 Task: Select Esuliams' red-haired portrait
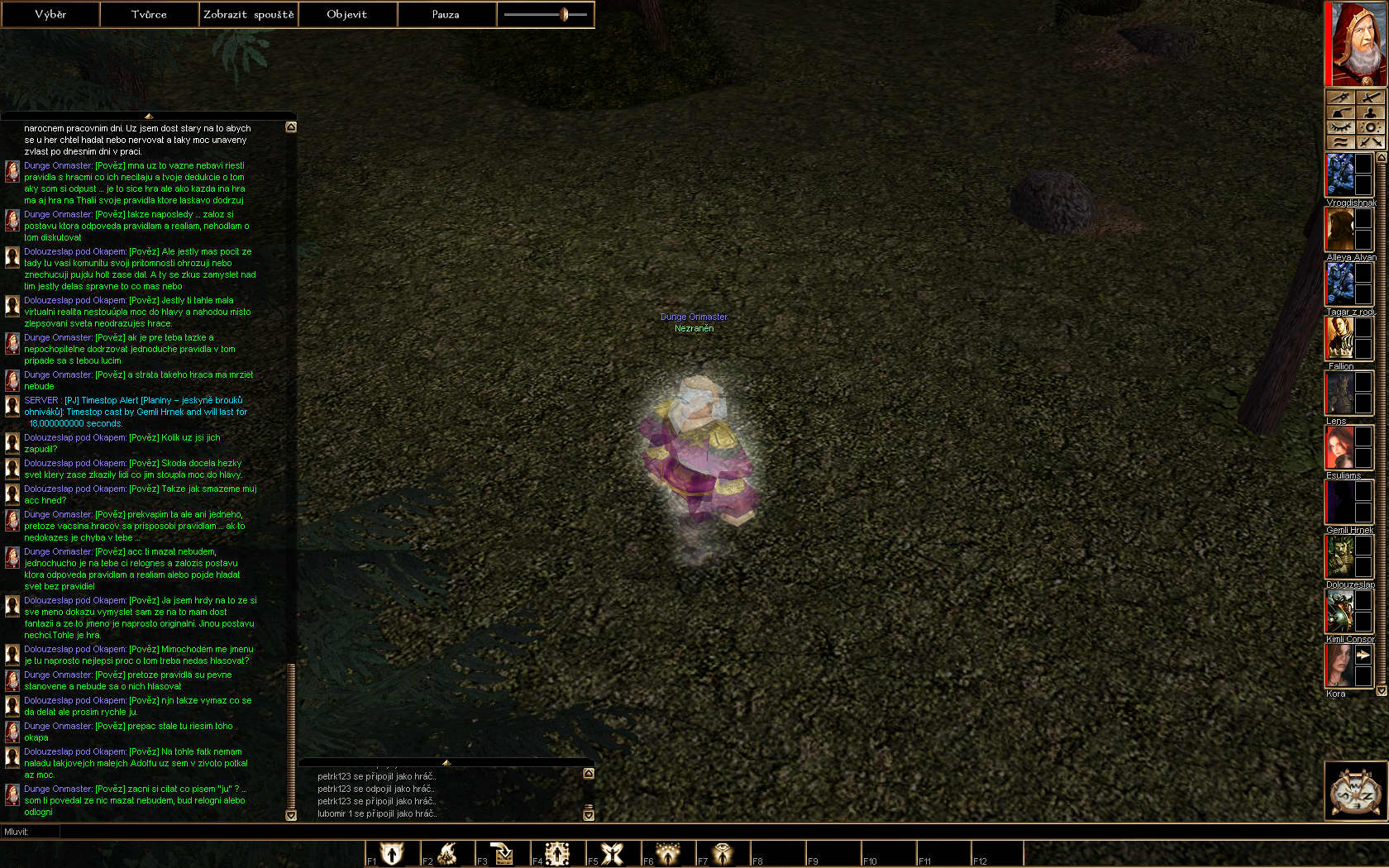[1340, 447]
